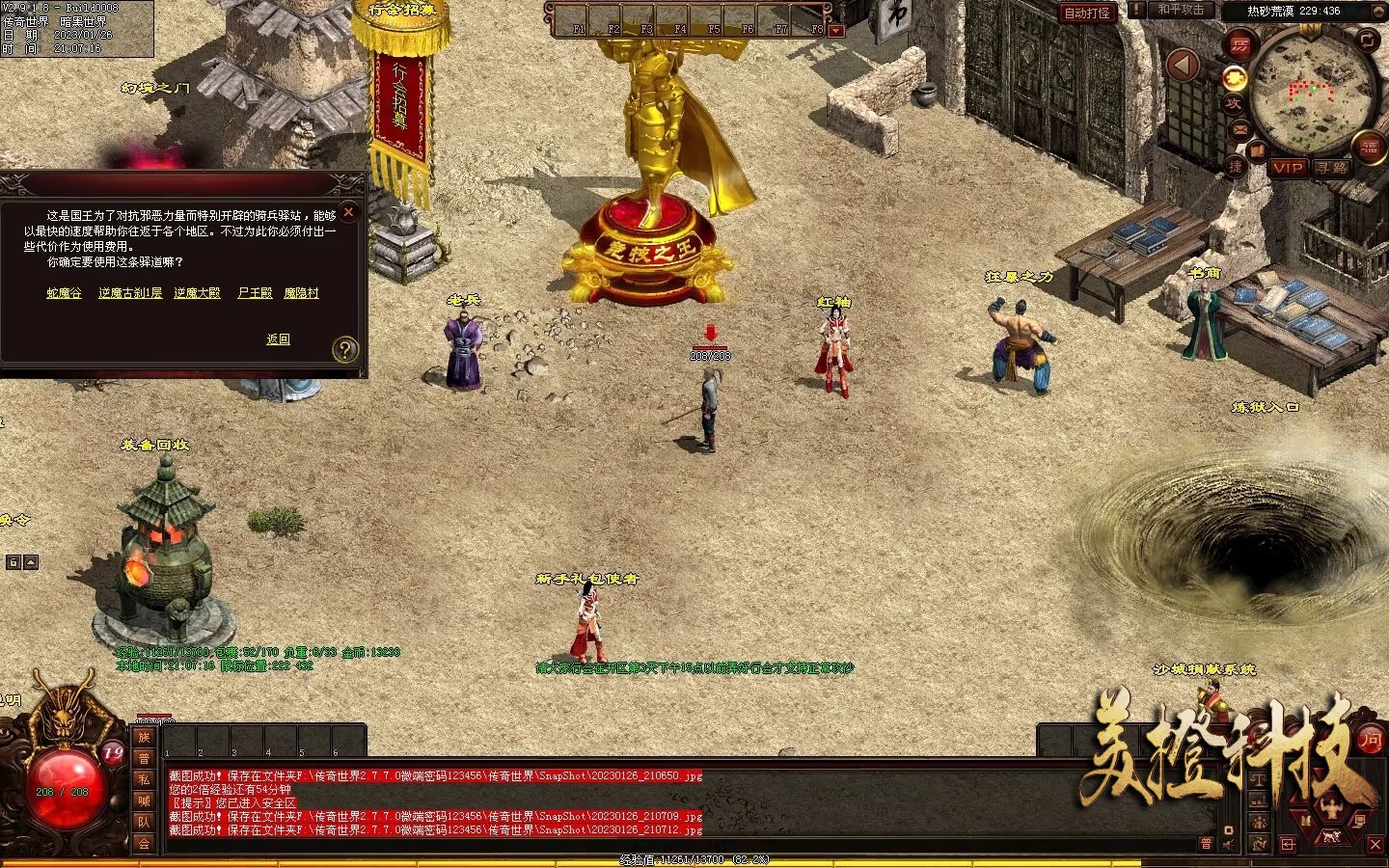
Task: Activate the 寻路 pathfinding button
Action: (x=1332, y=168)
